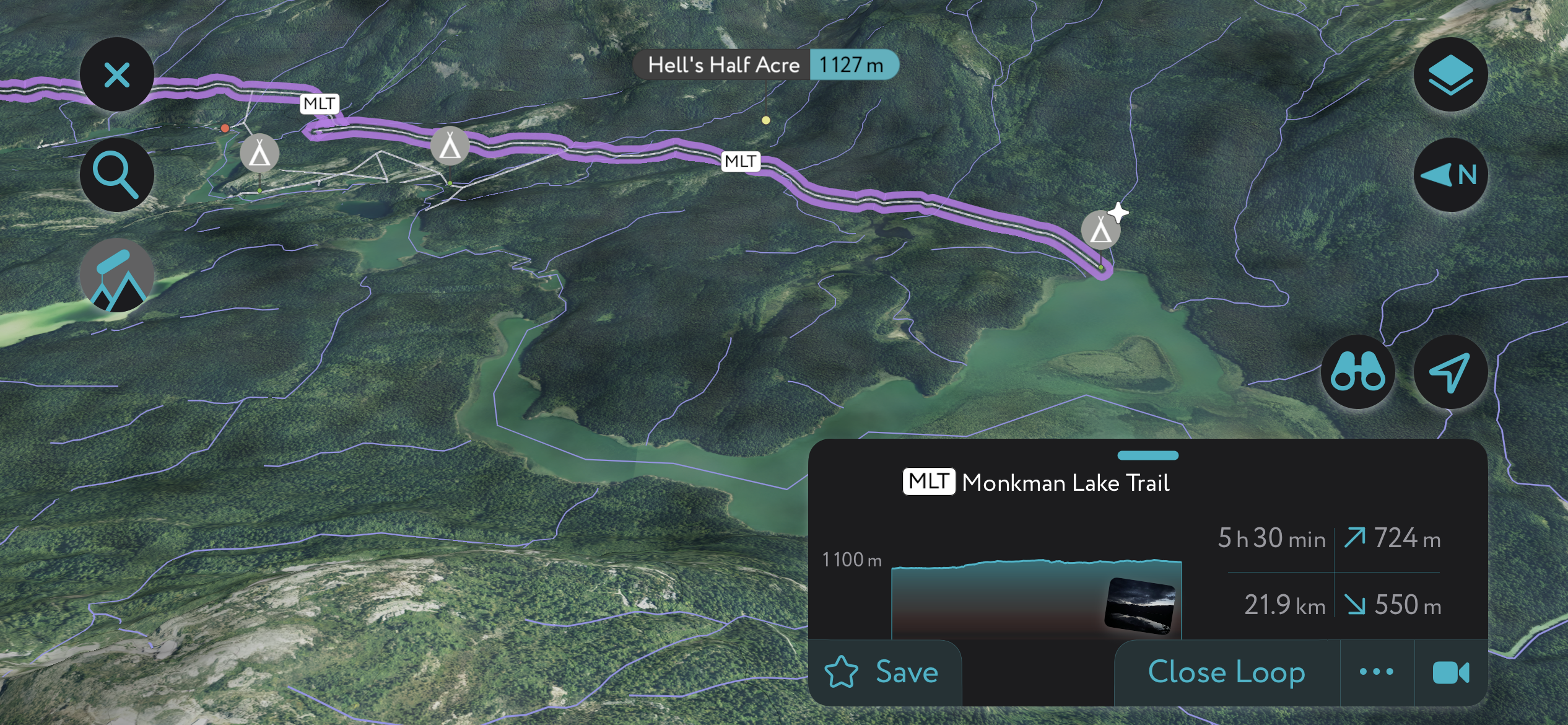1568x725 pixels.
Task: Select the starred campsite marker by the lake
Action: [x=1101, y=231]
